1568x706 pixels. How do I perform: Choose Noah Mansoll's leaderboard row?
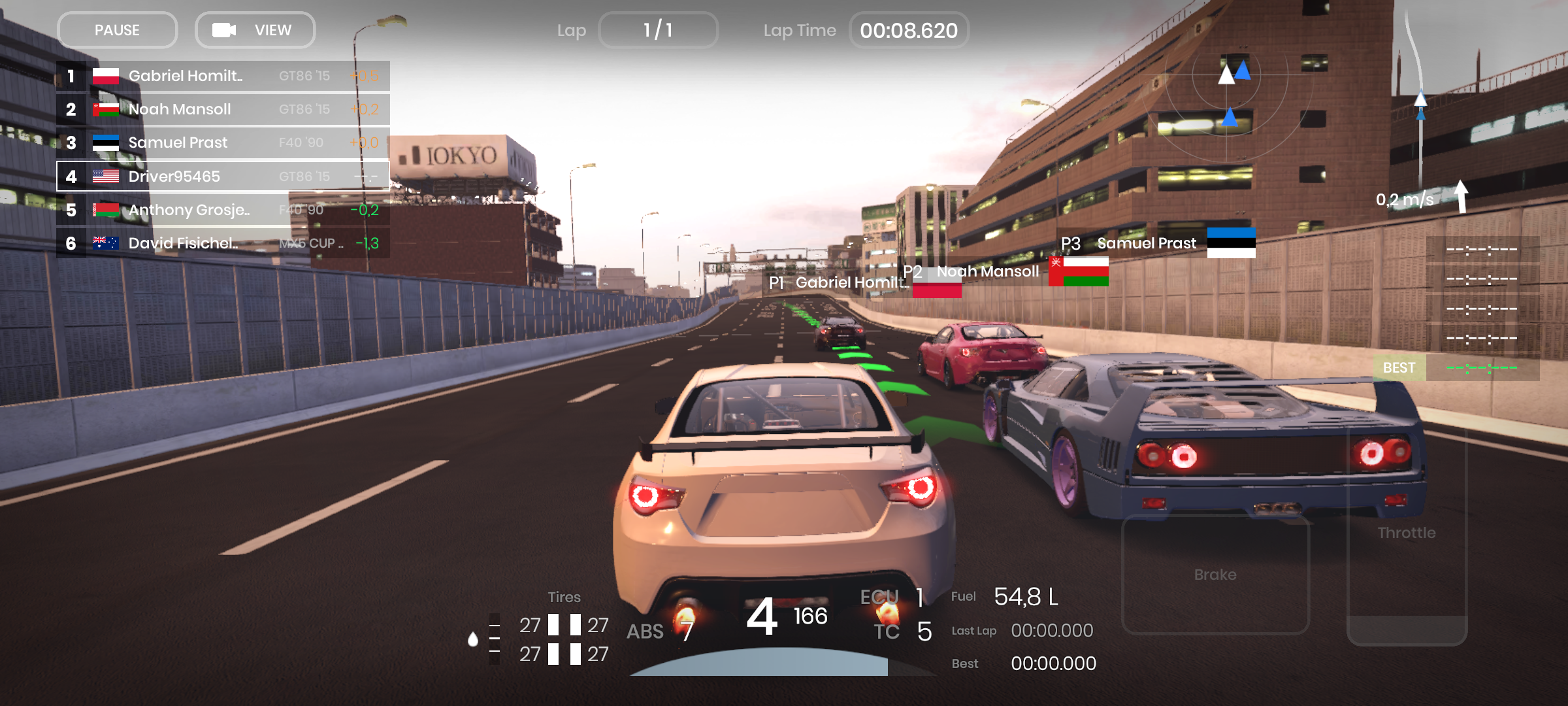point(223,109)
